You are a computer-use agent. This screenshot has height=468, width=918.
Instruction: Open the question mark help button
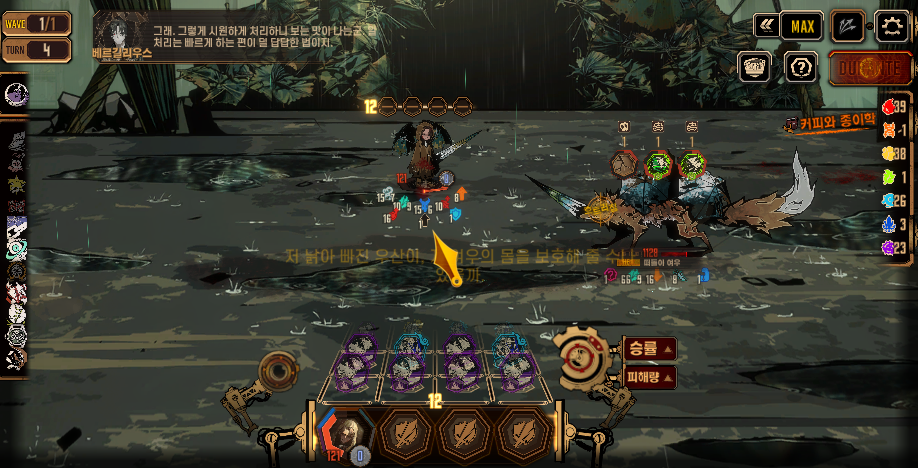pyautogui.click(x=800, y=67)
